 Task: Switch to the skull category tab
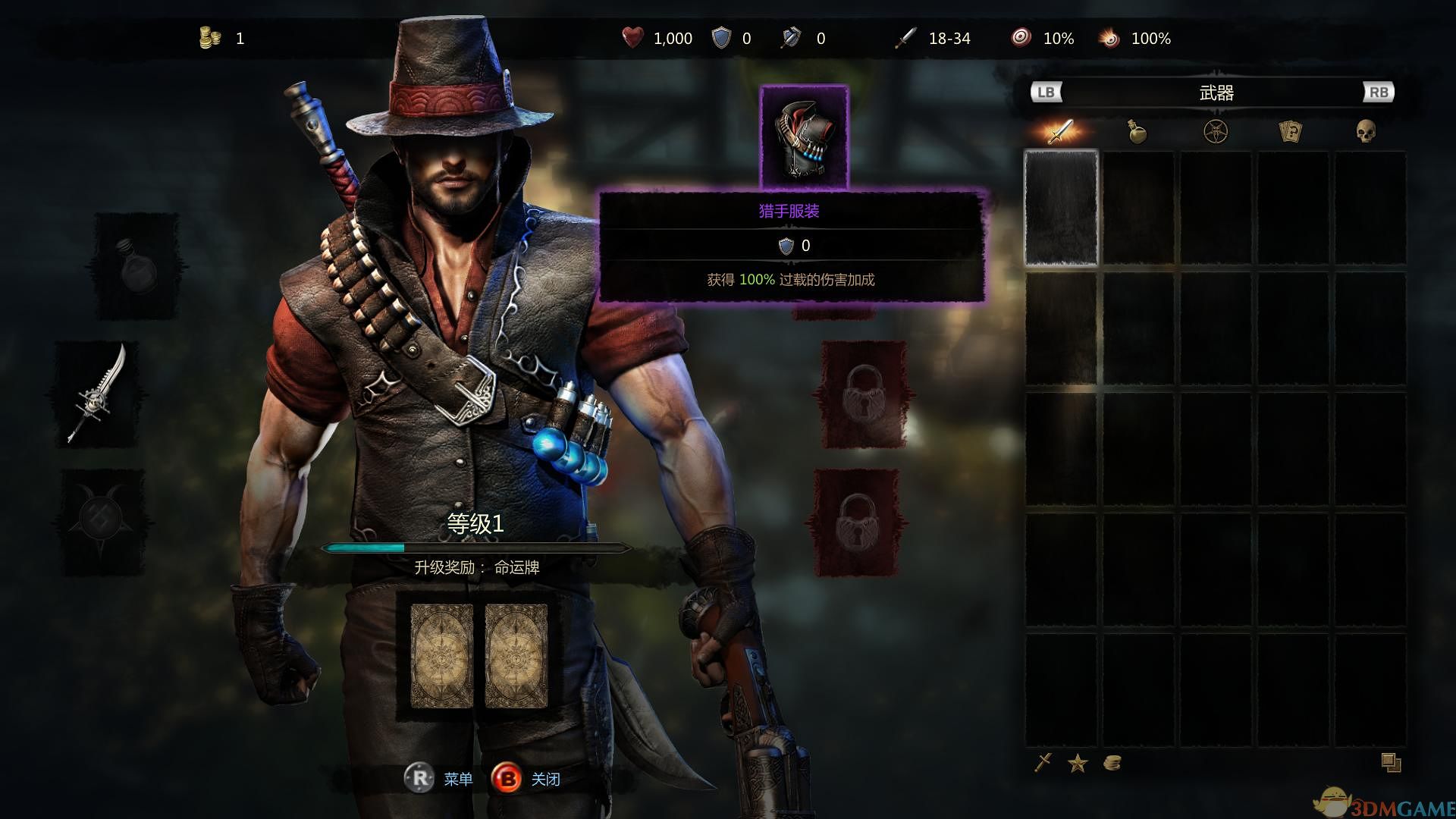point(1366,131)
